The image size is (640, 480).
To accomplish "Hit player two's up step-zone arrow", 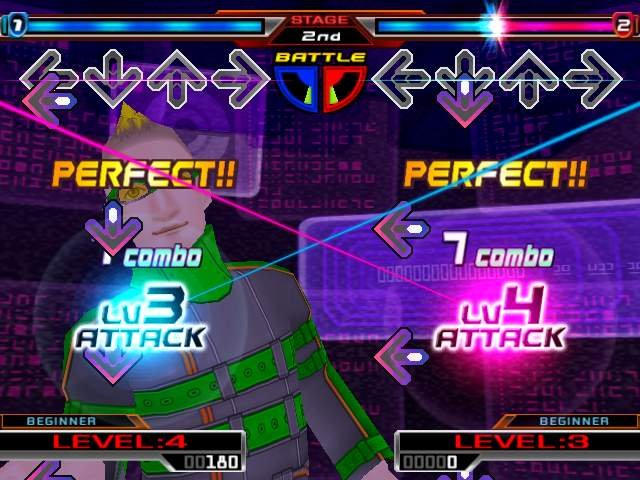I will (x=529, y=77).
